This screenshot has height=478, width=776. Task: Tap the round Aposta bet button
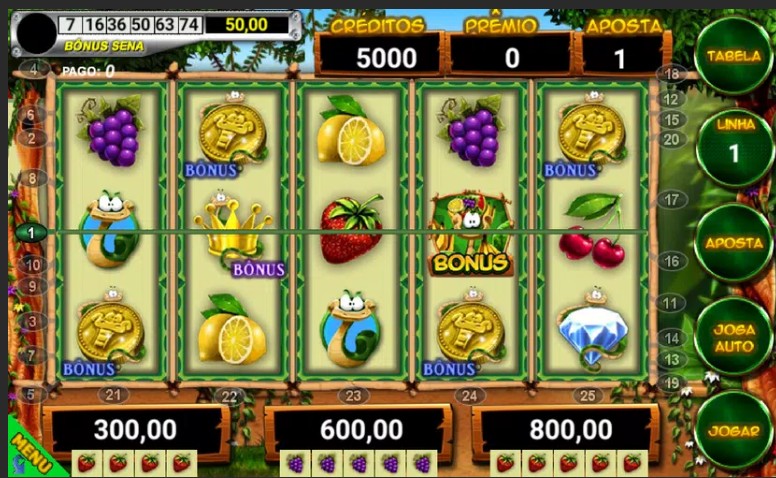[x=733, y=243]
